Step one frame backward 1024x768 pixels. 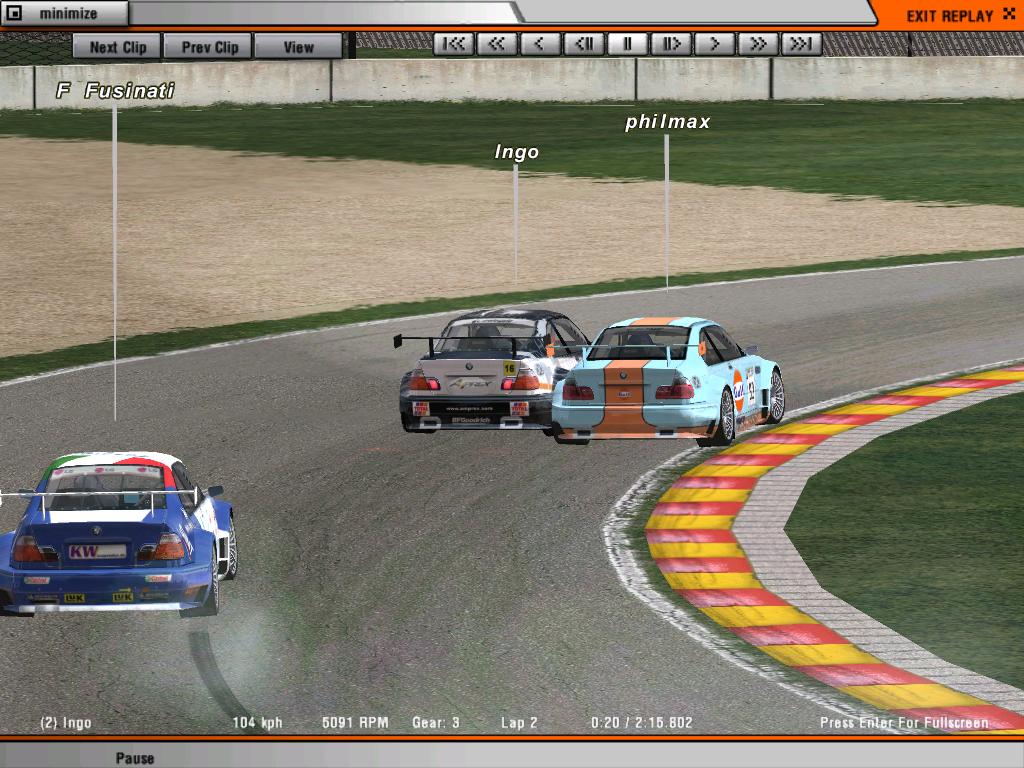point(584,44)
